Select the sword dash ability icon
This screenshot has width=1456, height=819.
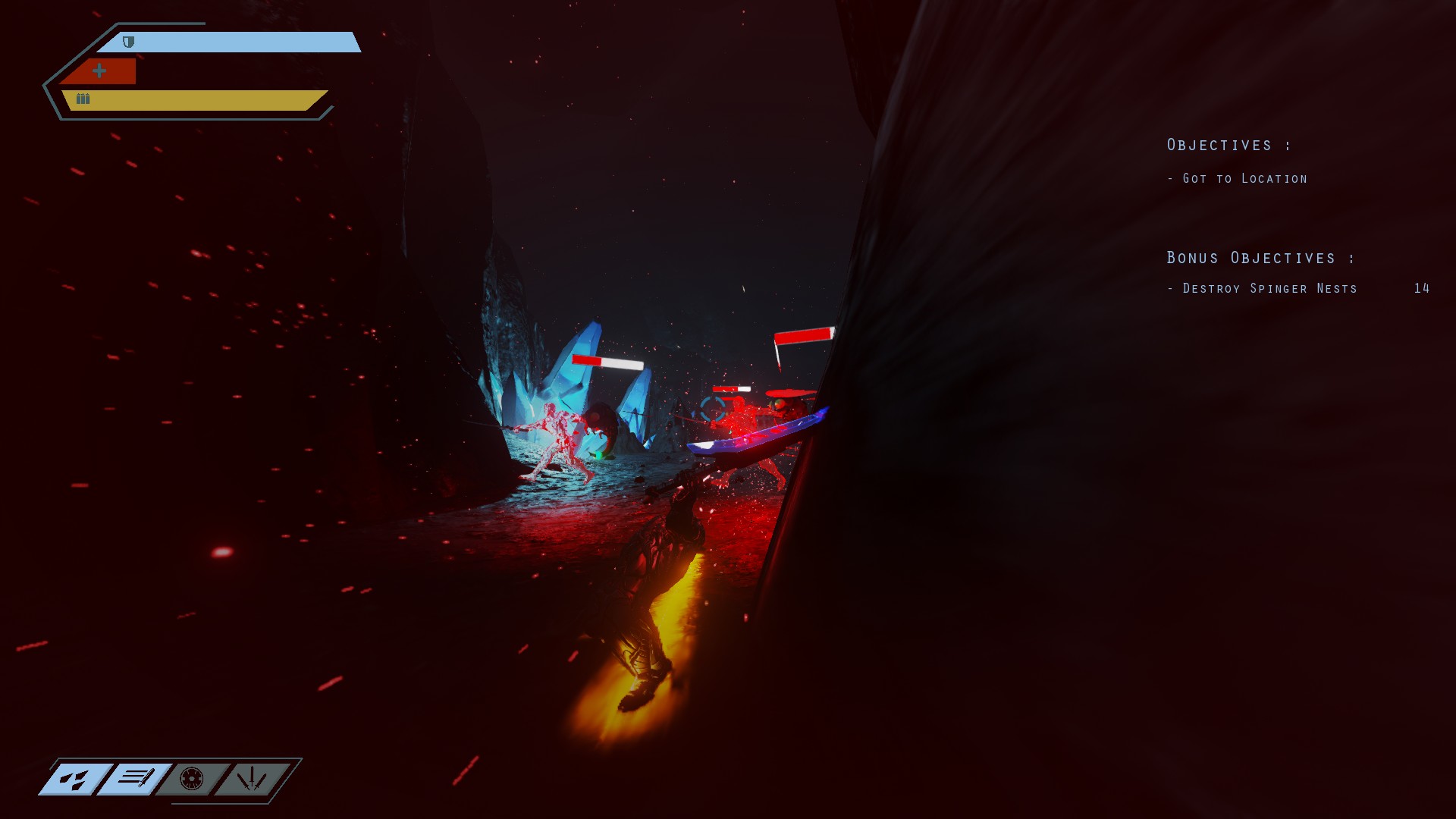pyautogui.click(x=134, y=779)
